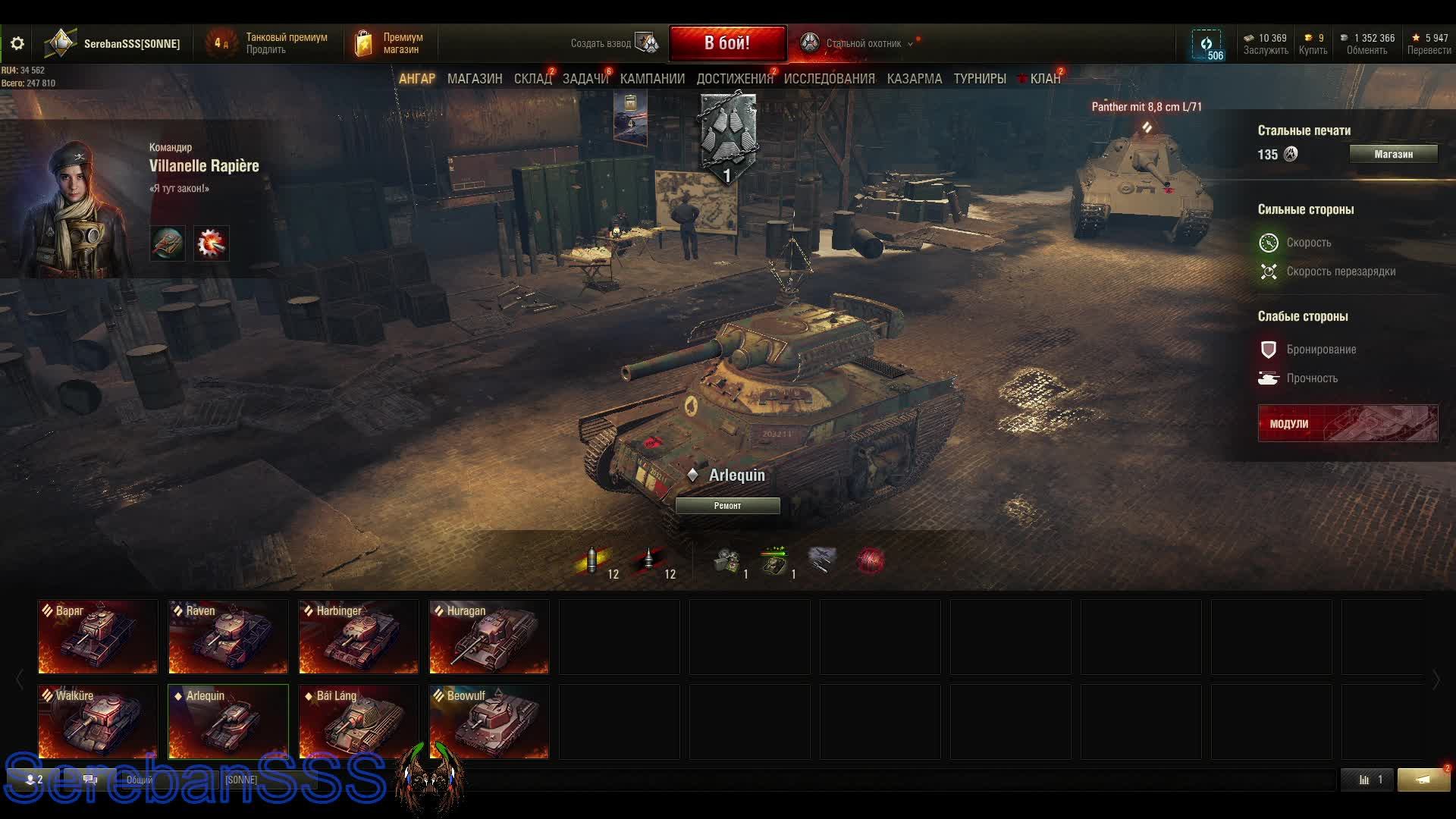Open the gear settings menu
The image size is (1456, 819).
click(x=17, y=44)
